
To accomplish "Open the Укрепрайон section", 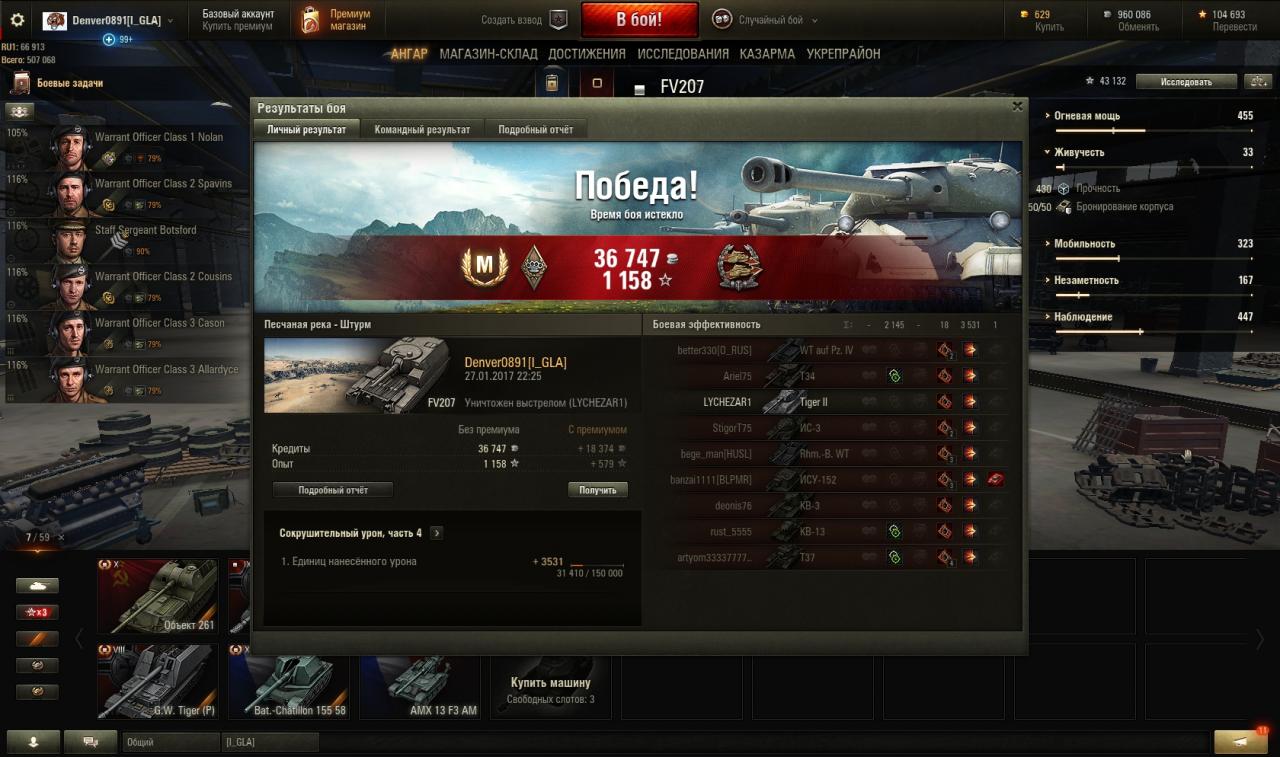I will click(x=843, y=54).
